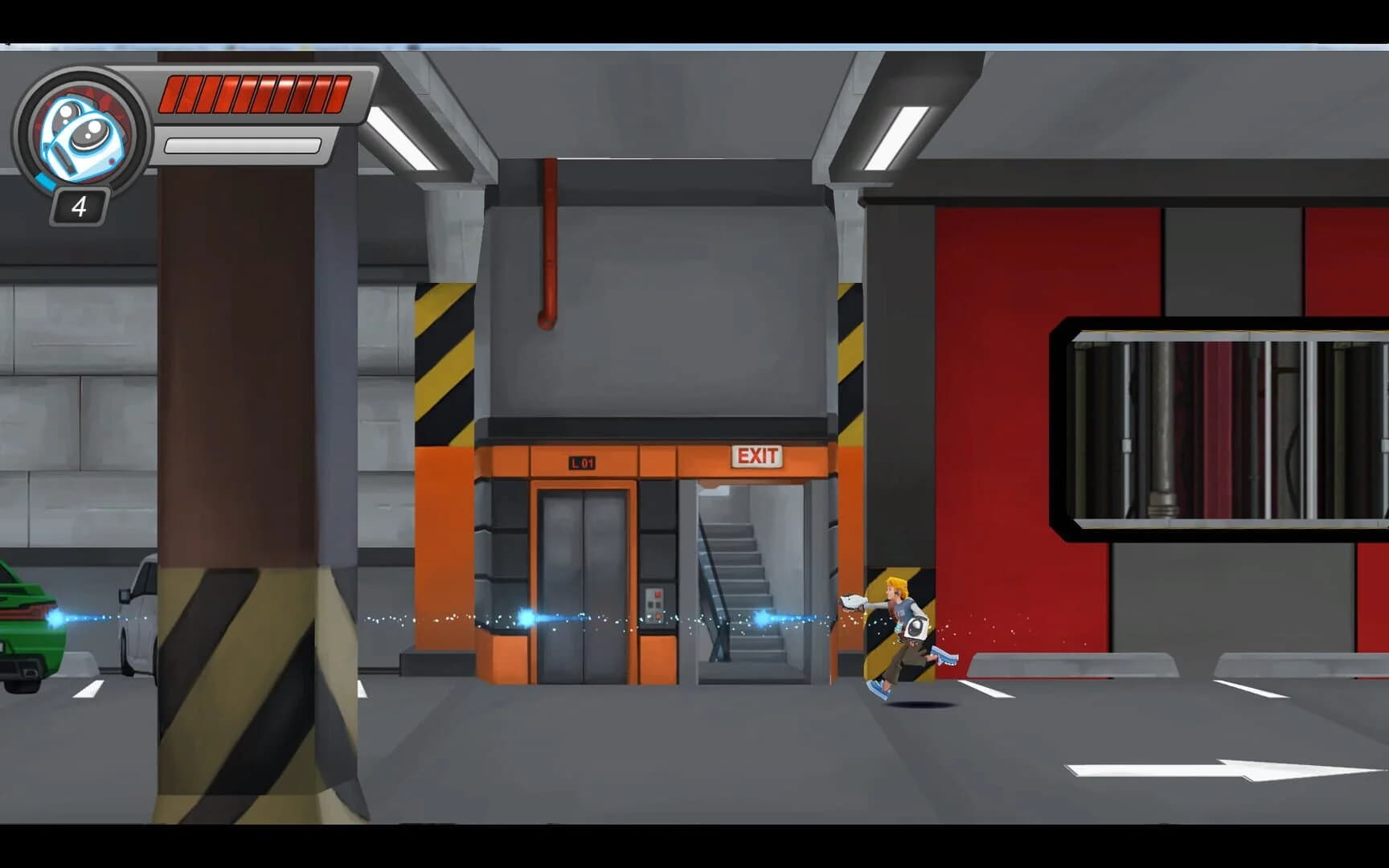Click the red EXIT sign above the stairwell
Screen dimensions: 1389x868
click(756, 457)
